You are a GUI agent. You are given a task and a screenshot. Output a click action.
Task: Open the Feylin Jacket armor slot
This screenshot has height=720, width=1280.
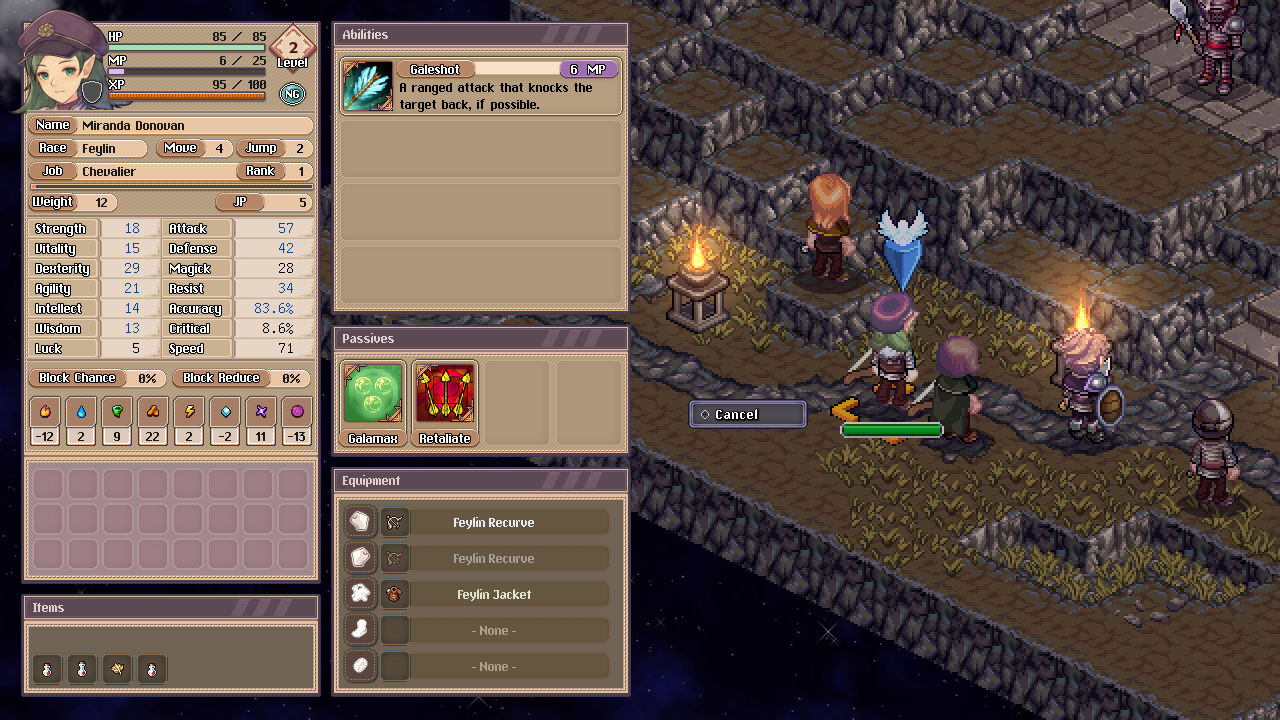(x=494, y=593)
